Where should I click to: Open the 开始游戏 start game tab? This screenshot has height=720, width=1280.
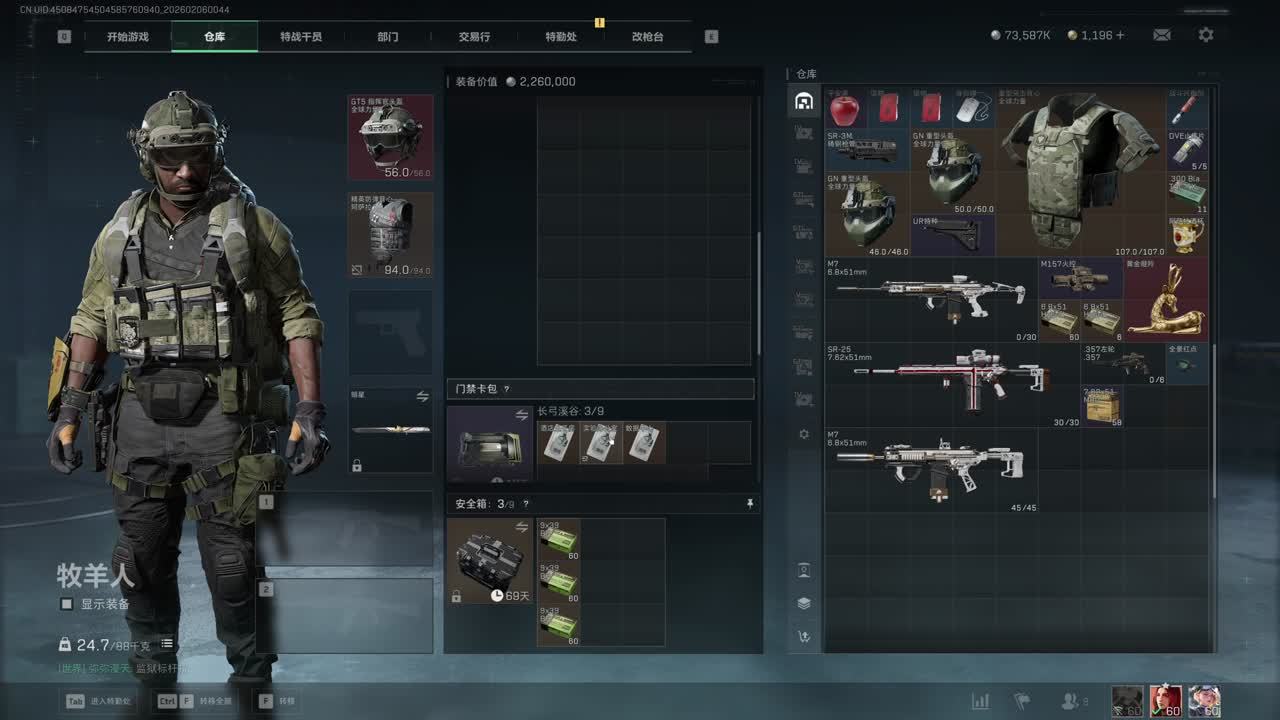(x=128, y=37)
